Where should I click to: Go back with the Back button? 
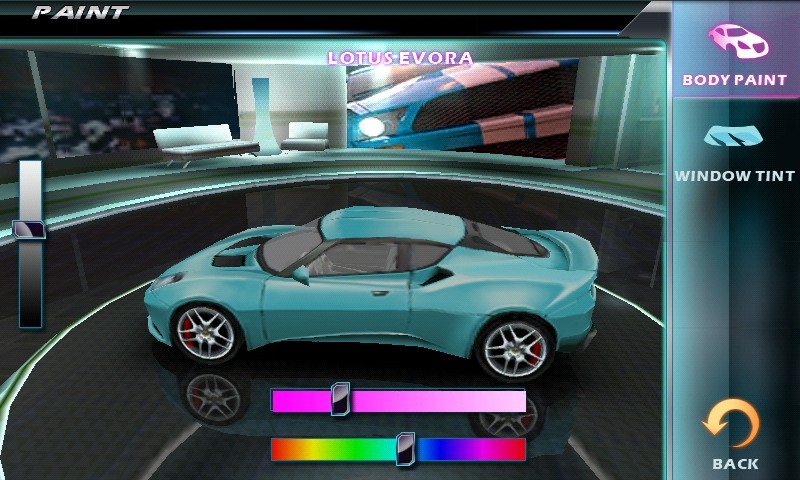coord(735,435)
